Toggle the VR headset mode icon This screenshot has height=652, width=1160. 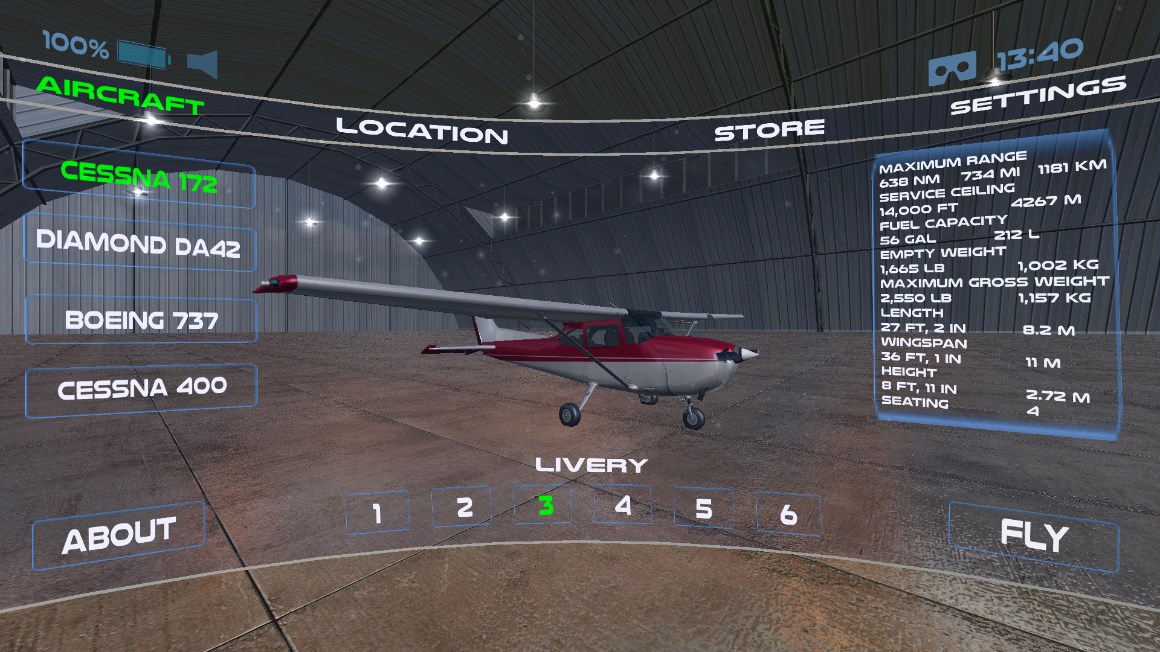(952, 67)
